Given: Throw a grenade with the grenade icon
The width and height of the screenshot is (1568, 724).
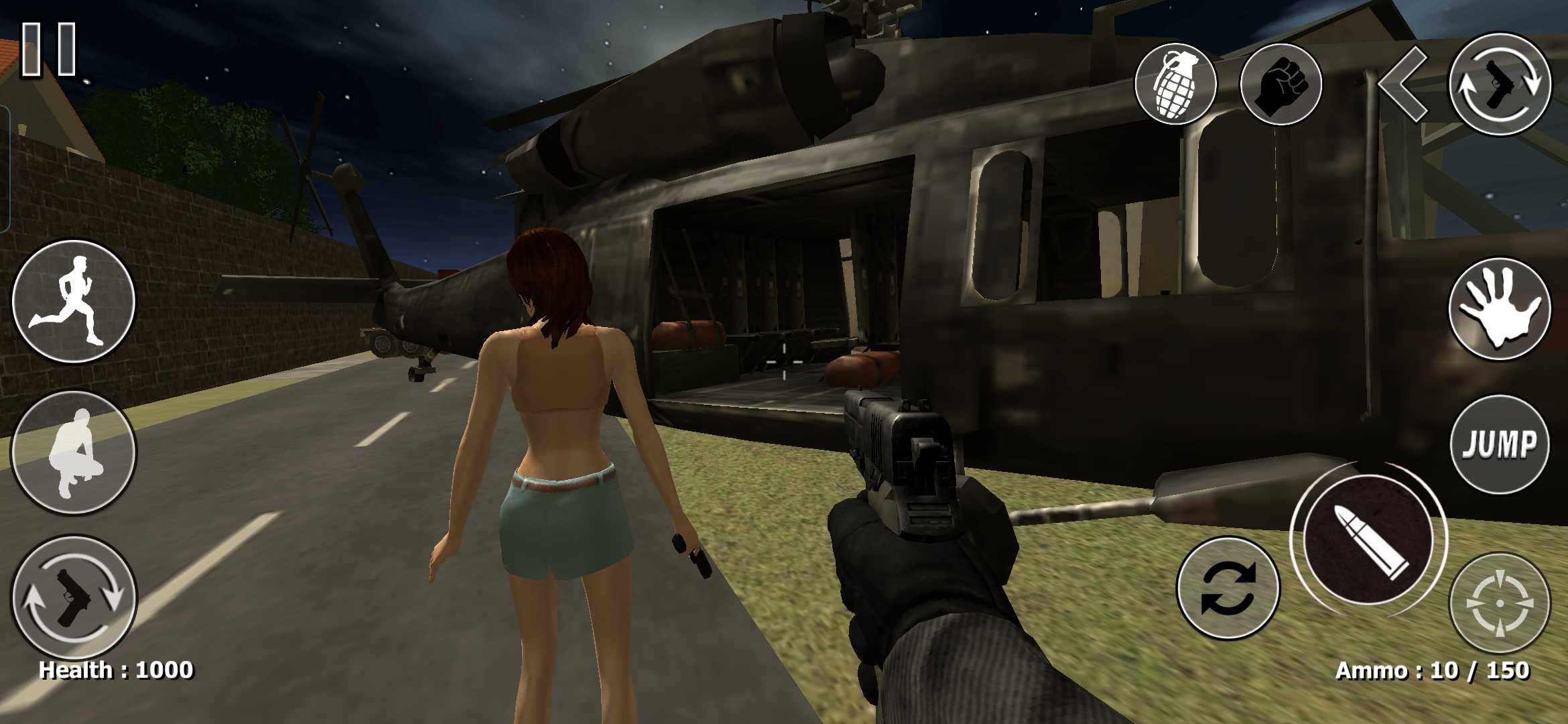Looking at the screenshot, I should tap(1175, 84).
